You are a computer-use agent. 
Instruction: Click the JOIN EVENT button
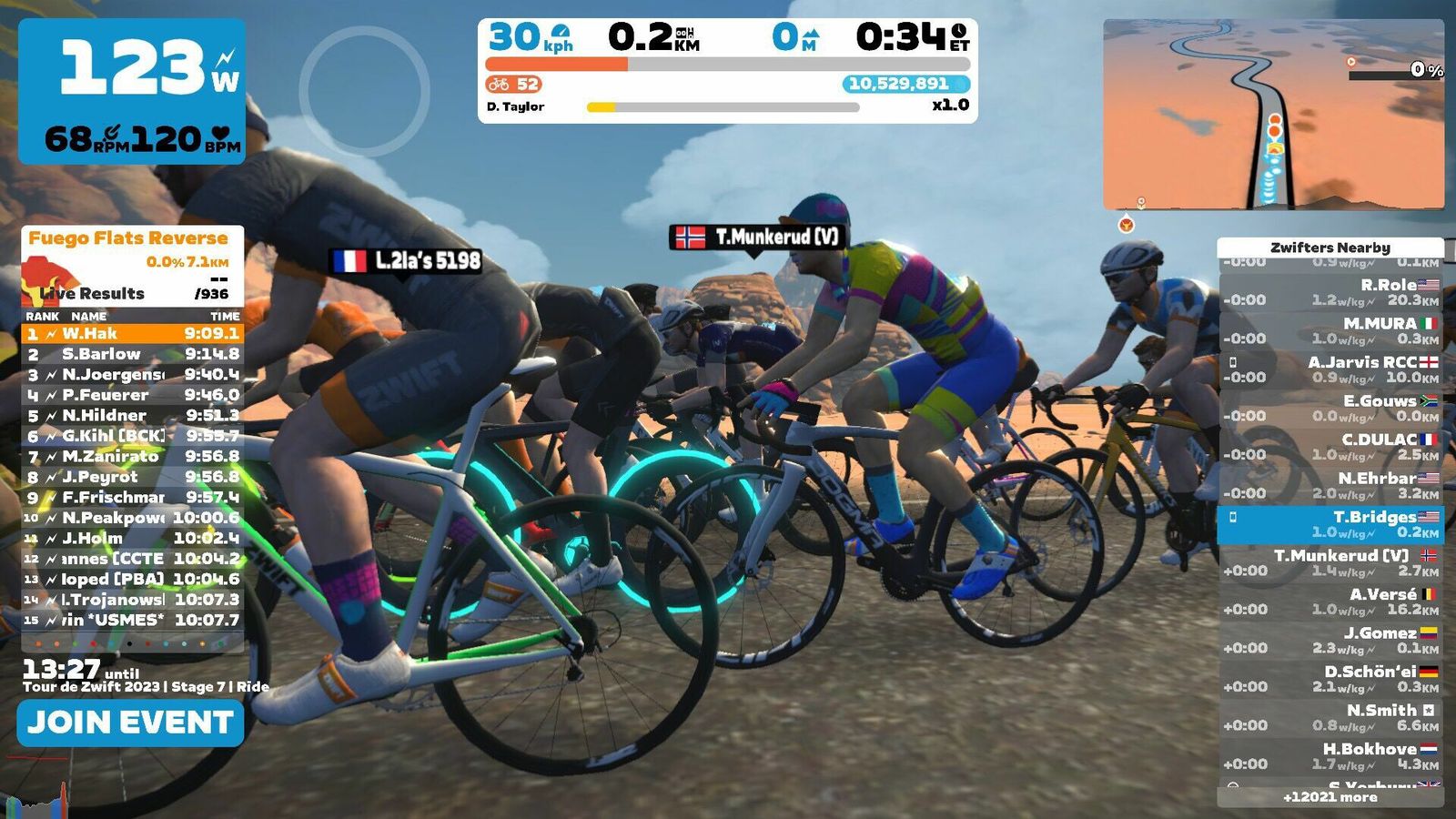click(130, 723)
